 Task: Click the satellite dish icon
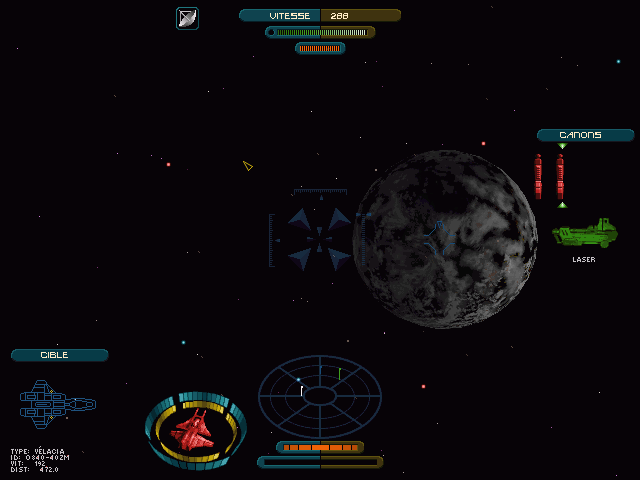(187, 18)
